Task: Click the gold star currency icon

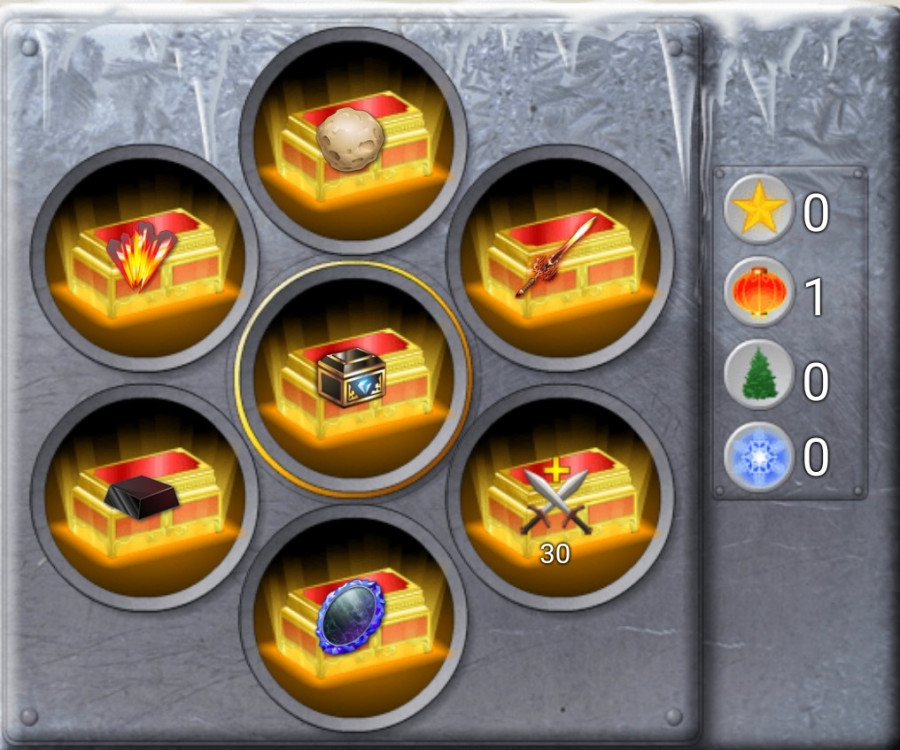Action: click(x=759, y=211)
